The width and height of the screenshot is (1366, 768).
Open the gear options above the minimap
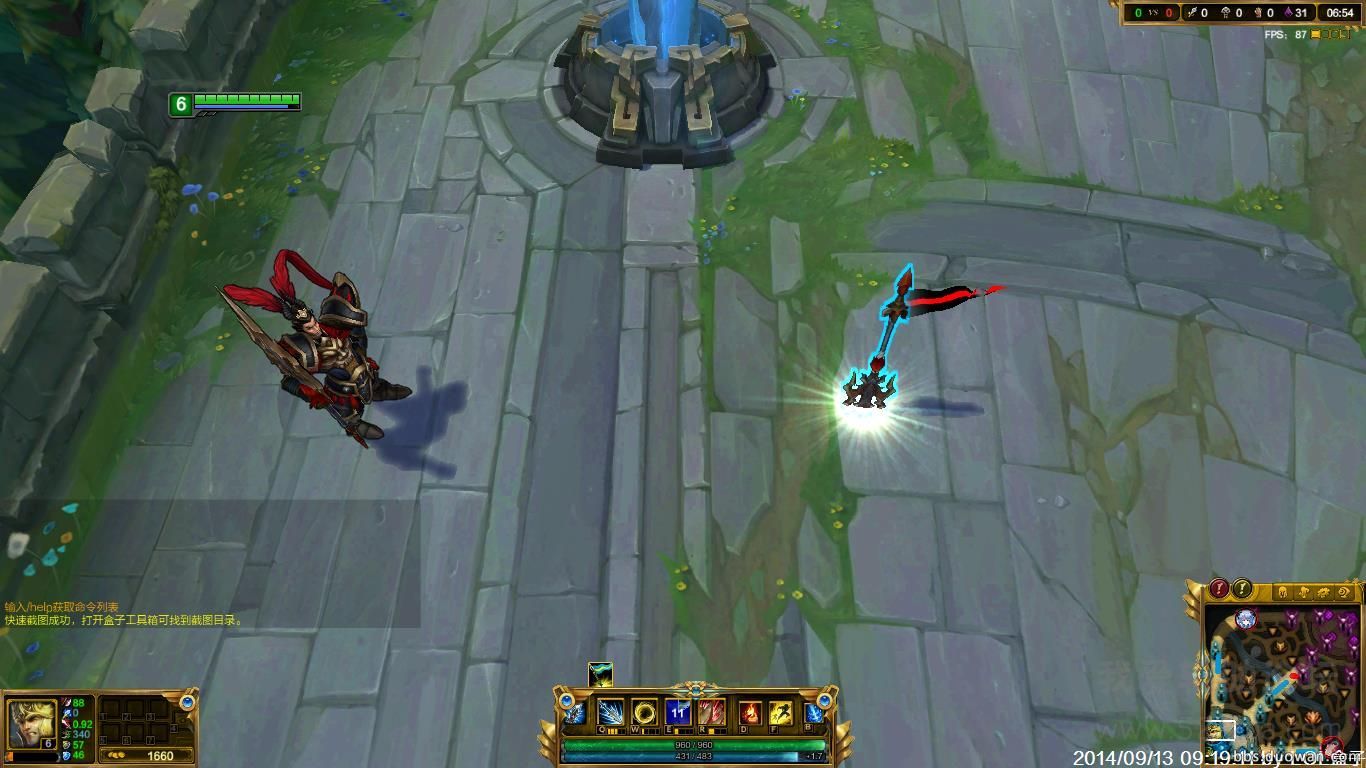click(1324, 592)
